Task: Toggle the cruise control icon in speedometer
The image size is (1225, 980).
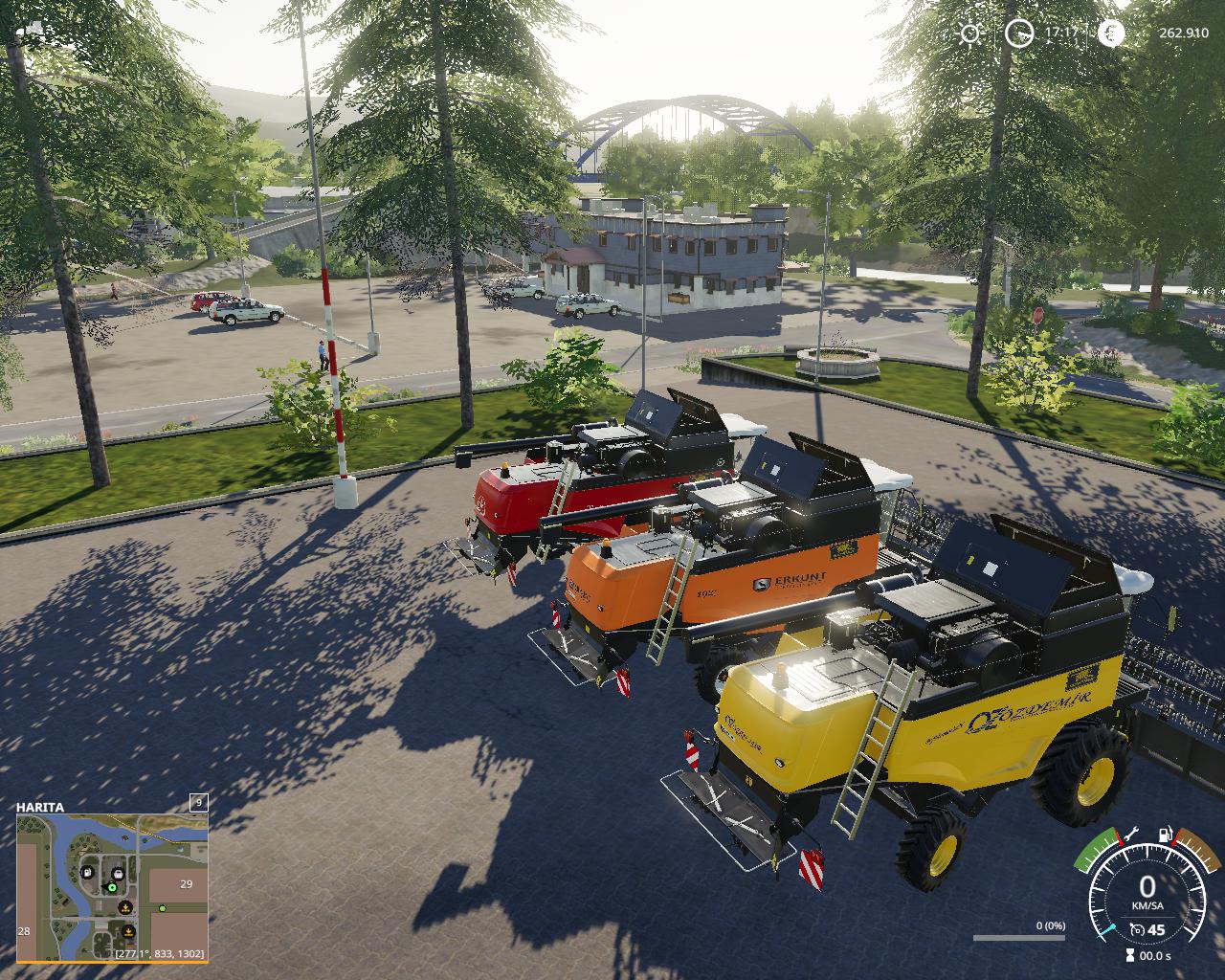Action: 1137,929
